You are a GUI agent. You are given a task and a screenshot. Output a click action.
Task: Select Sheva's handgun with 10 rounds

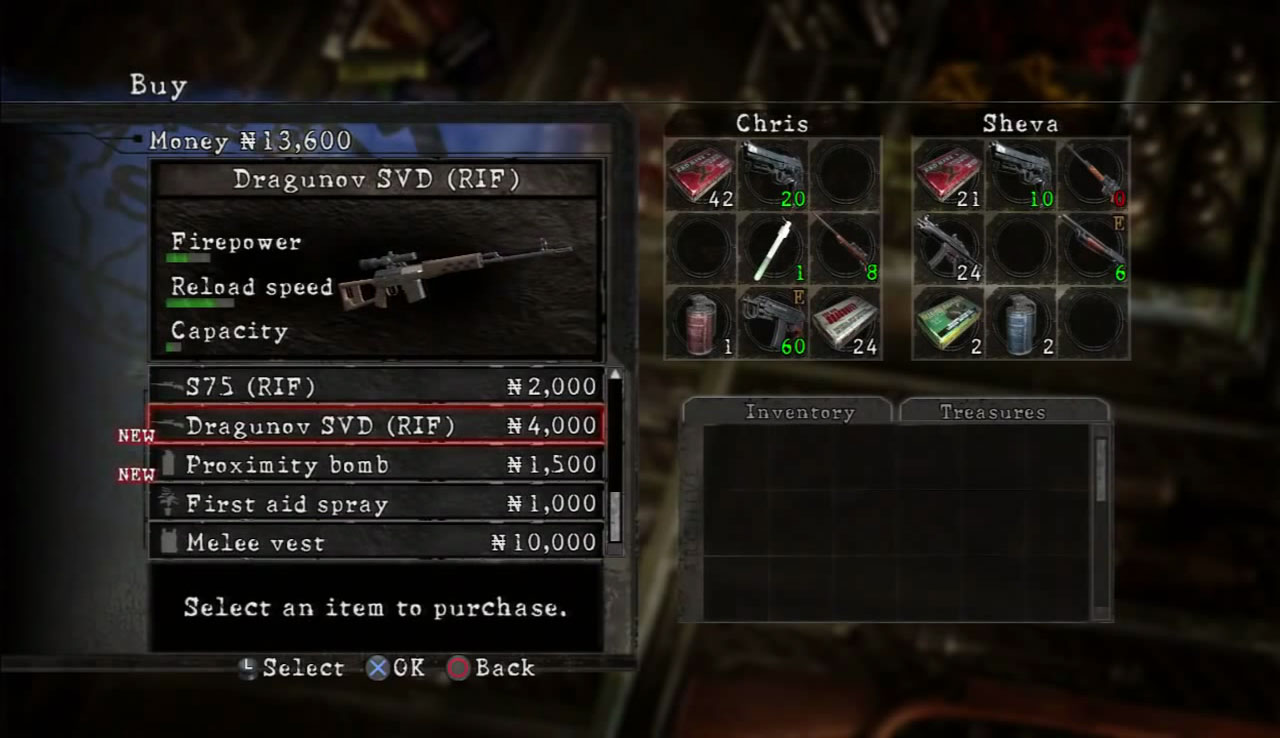point(1021,175)
